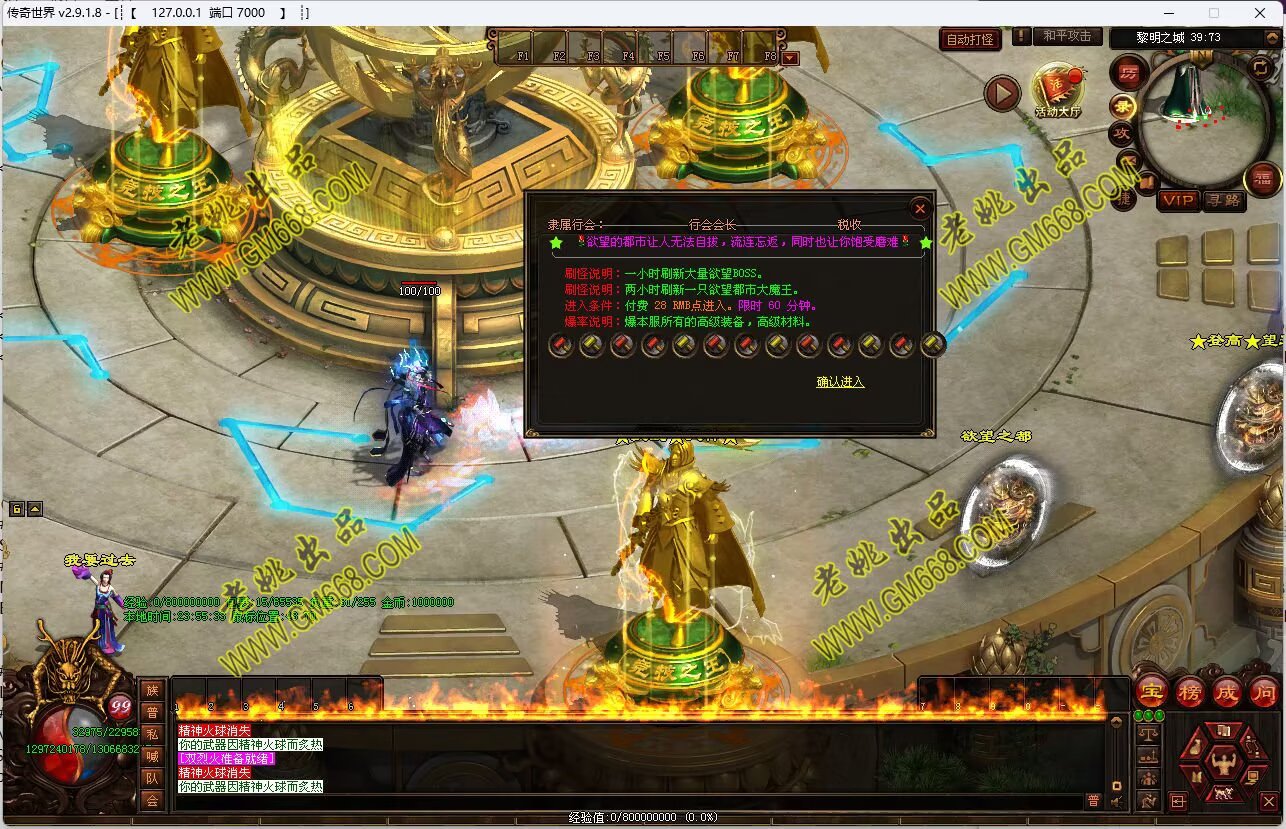Click the 福 welfare button

coord(1262,179)
